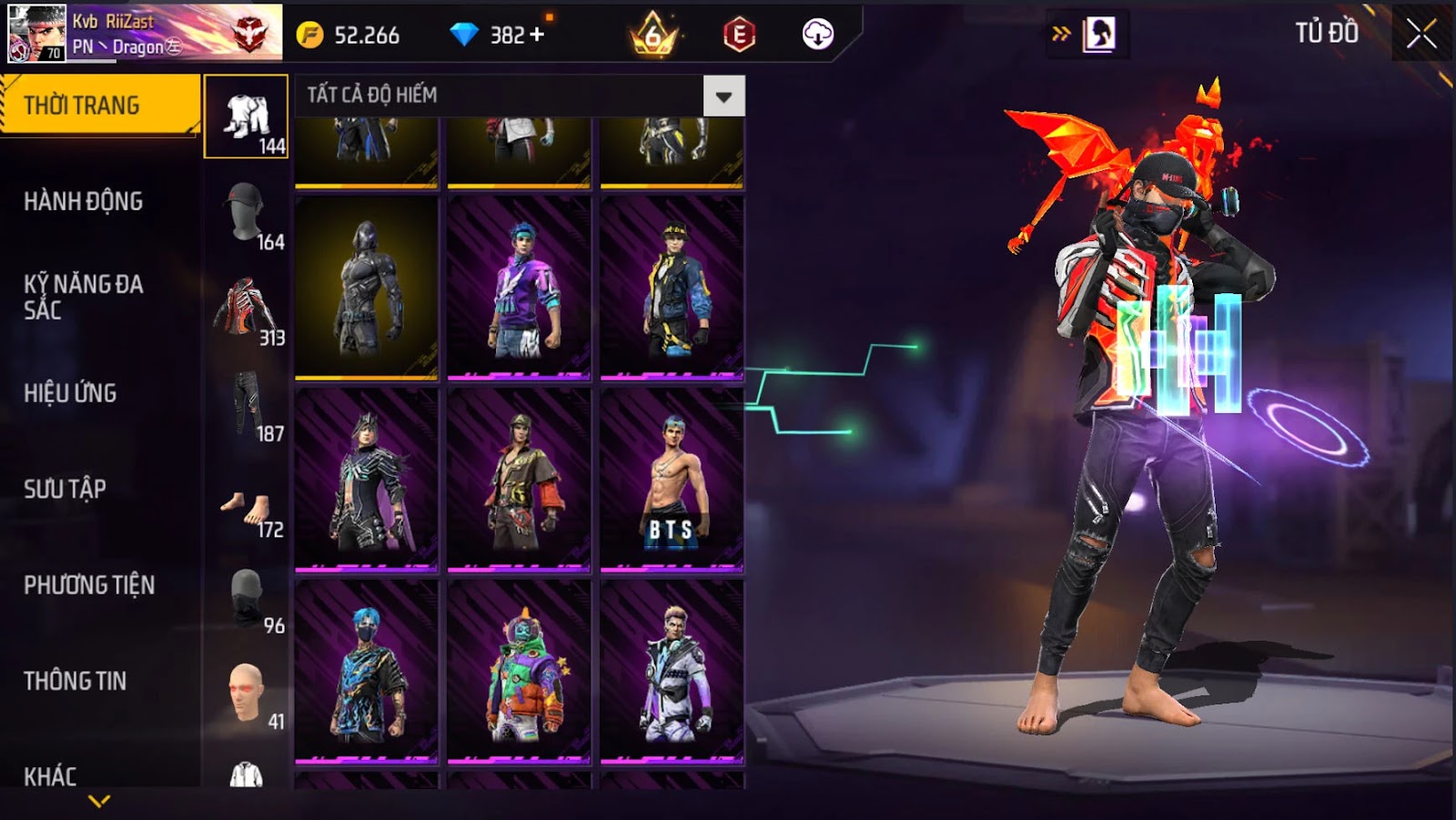The height and width of the screenshot is (820, 1456).
Task: Show the Thông Tin section
Action: coord(76,681)
